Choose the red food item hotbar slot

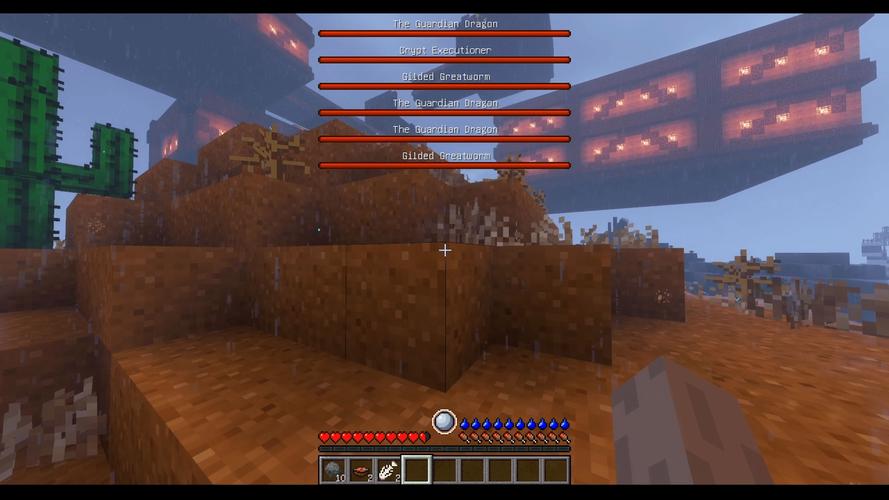pos(361,469)
